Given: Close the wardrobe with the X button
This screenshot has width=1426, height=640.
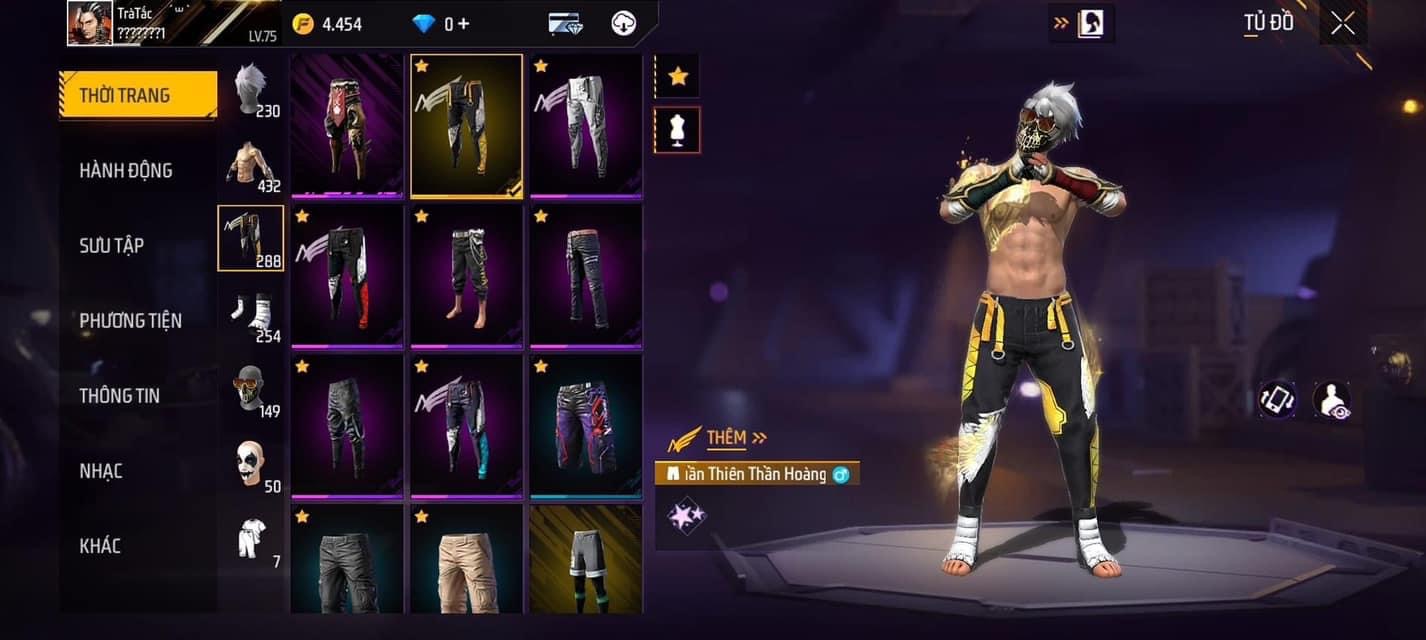Looking at the screenshot, I should (x=1342, y=23).
